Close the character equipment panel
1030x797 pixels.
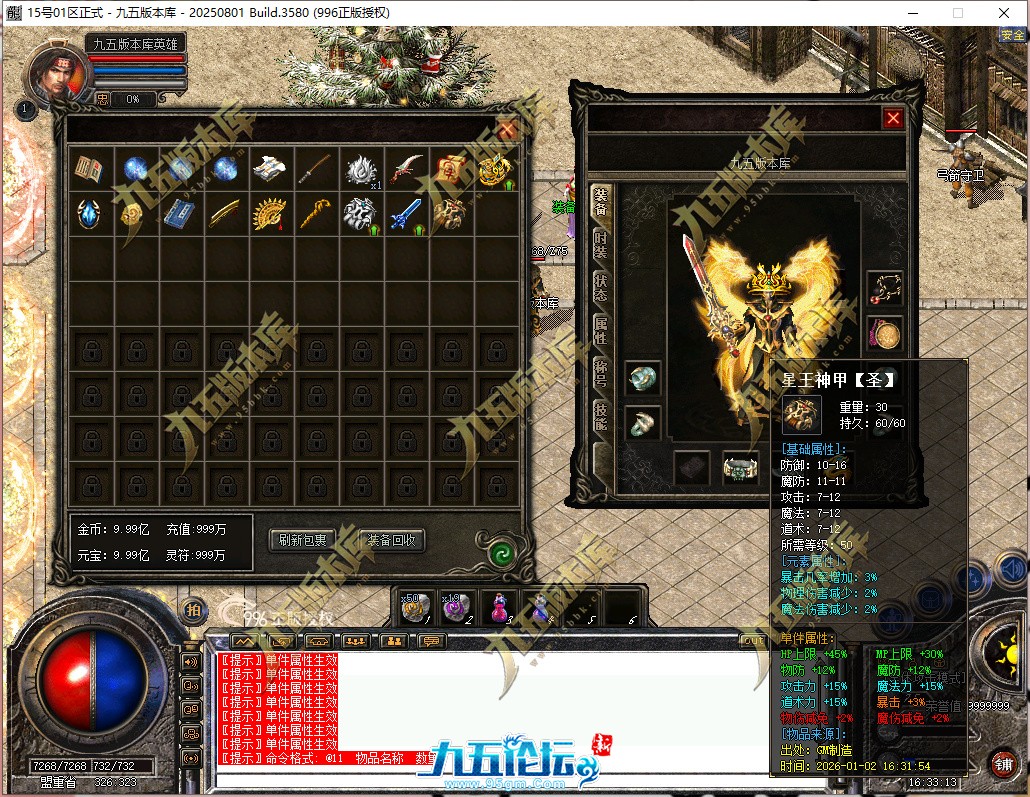point(893,118)
